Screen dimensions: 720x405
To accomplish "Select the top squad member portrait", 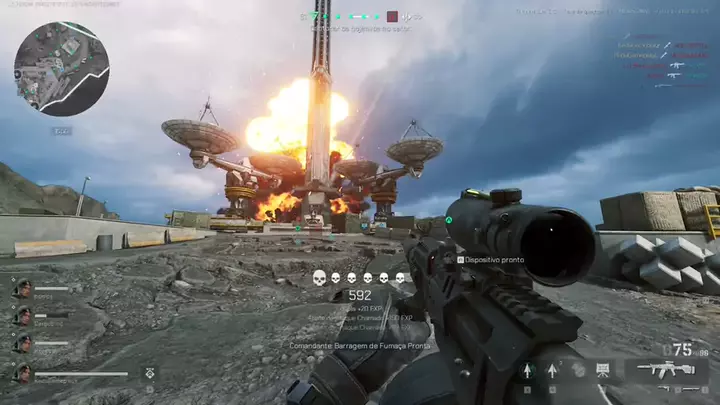I will pyautogui.click(x=22, y=288).
